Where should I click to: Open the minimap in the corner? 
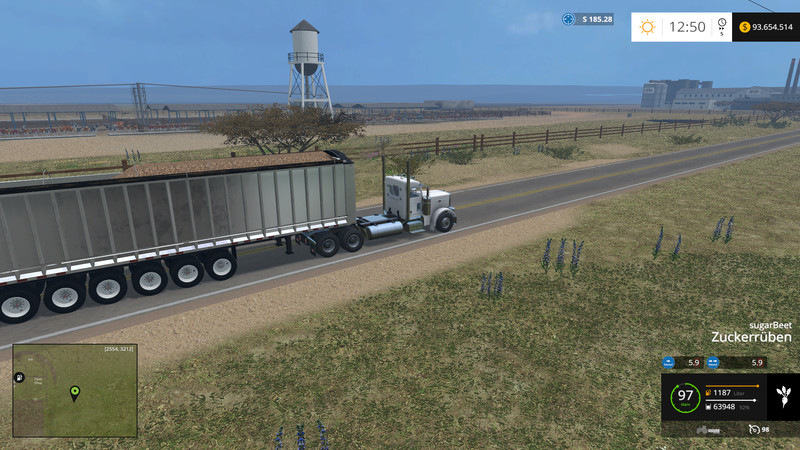point(75,391)
